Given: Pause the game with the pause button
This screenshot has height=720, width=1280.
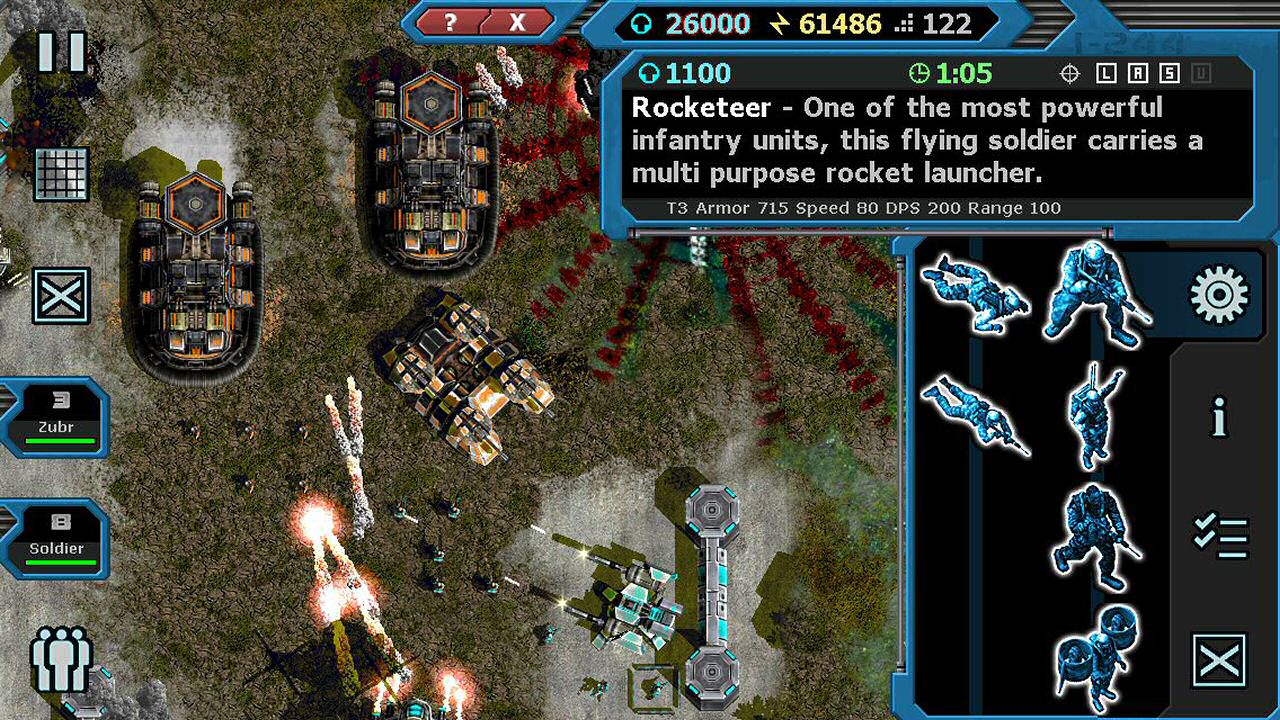Looking at the screenshot, I should (61, 52).
